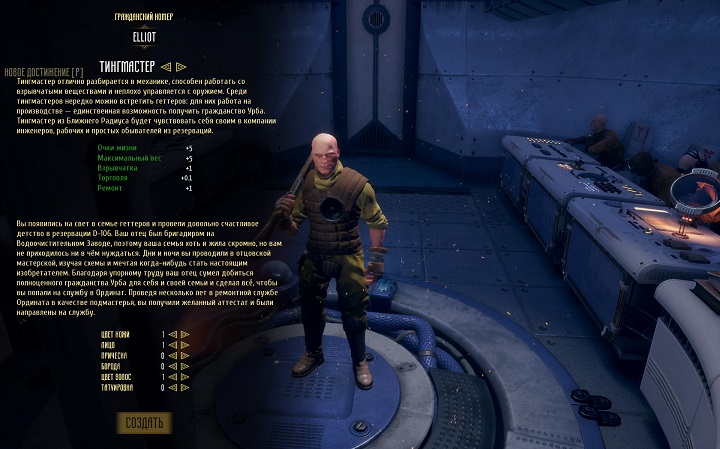This screenshot has width=720, height=449.
Task: Decrease the Цвет кожи value
Action: (172, 334)
